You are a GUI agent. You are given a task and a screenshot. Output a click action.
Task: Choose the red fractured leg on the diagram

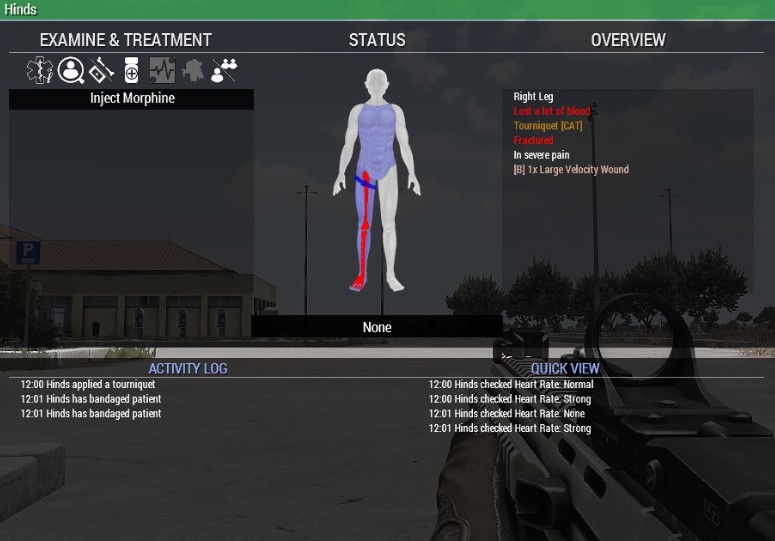click(364, 230)
